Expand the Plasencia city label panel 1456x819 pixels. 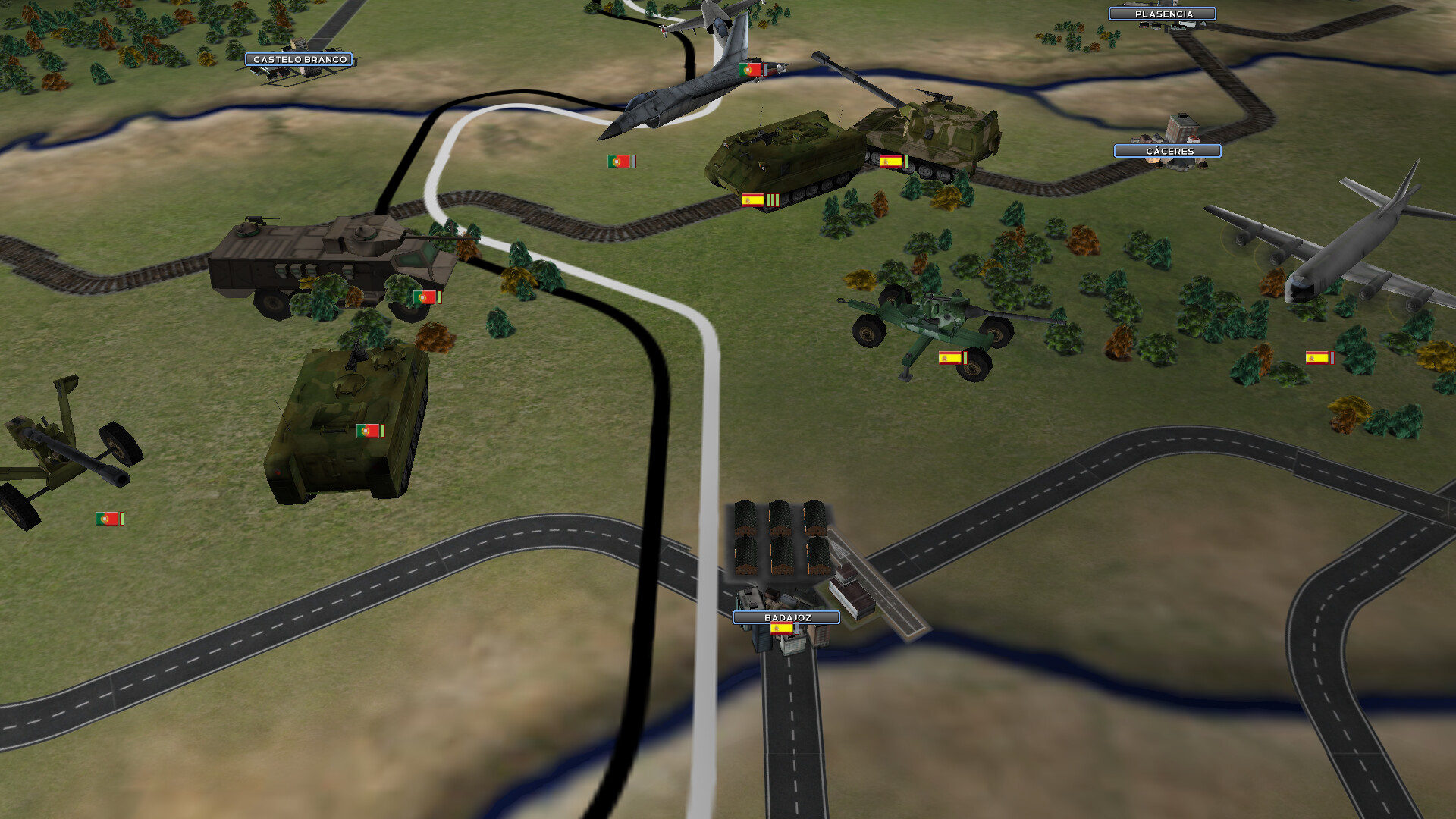[x=1163, y=13]
